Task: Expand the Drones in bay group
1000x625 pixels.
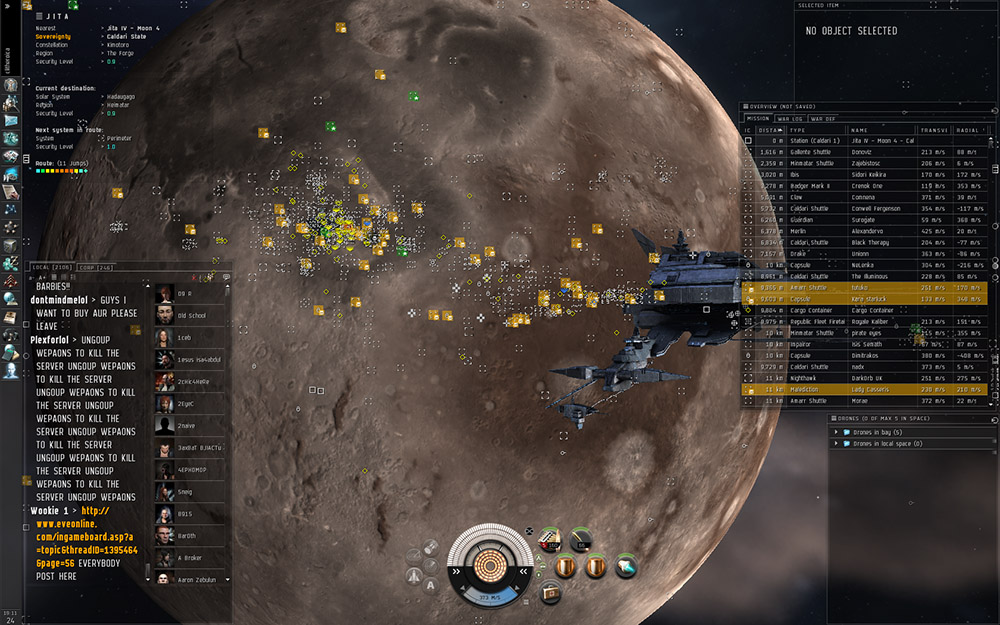Action: [x=878, y=432]
